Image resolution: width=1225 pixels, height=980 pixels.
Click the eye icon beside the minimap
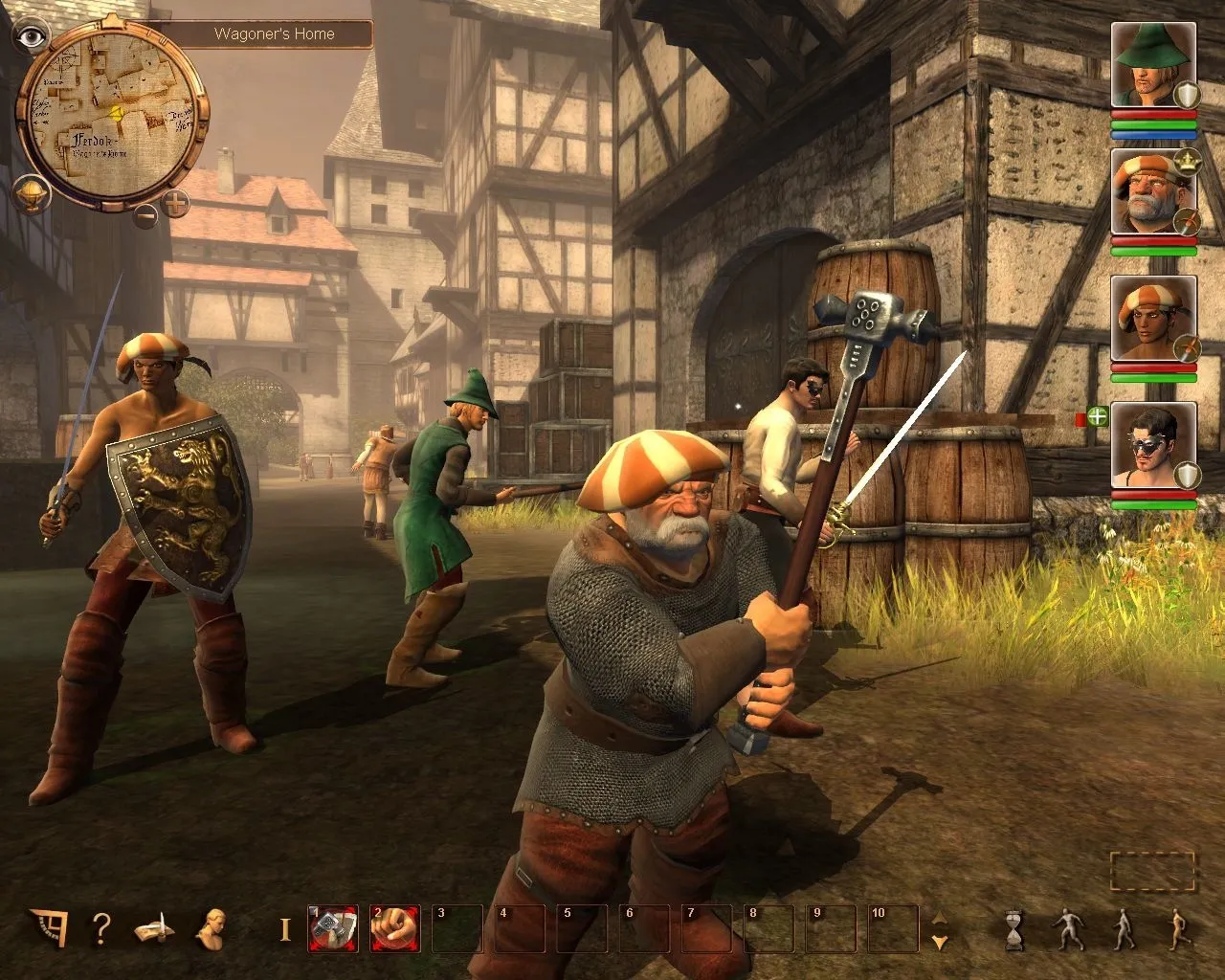32,36
